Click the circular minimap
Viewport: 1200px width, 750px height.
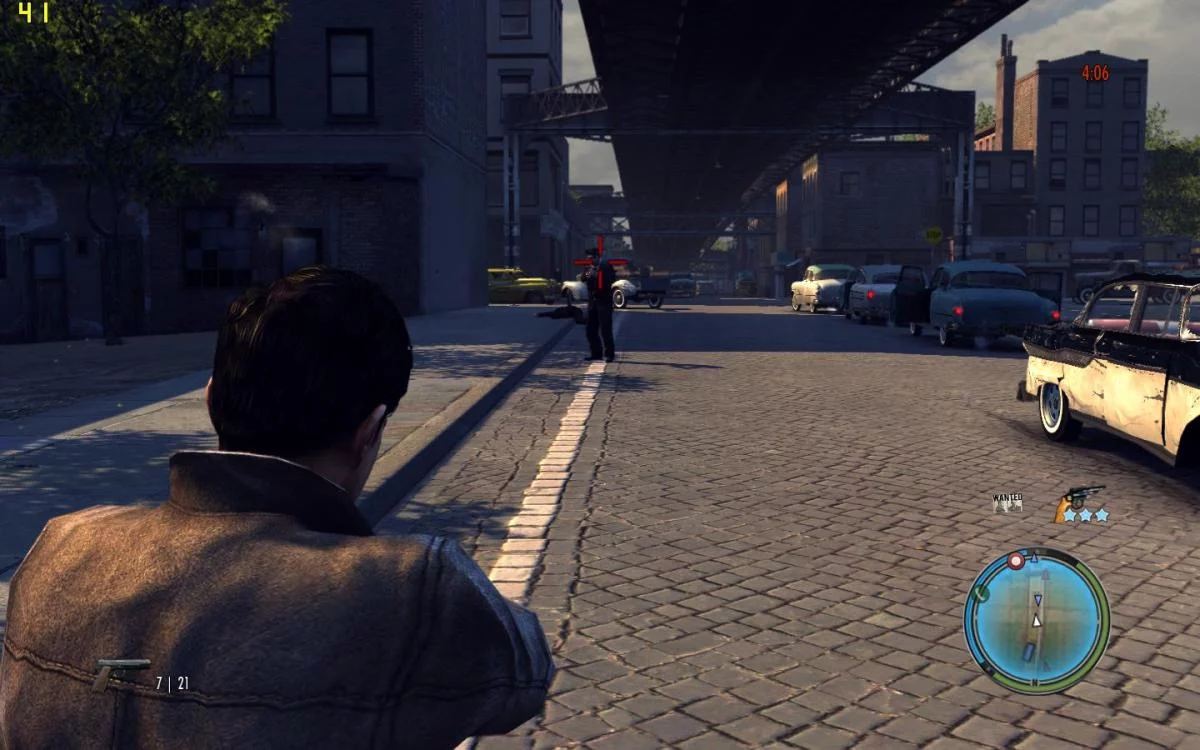(1036, 620)
